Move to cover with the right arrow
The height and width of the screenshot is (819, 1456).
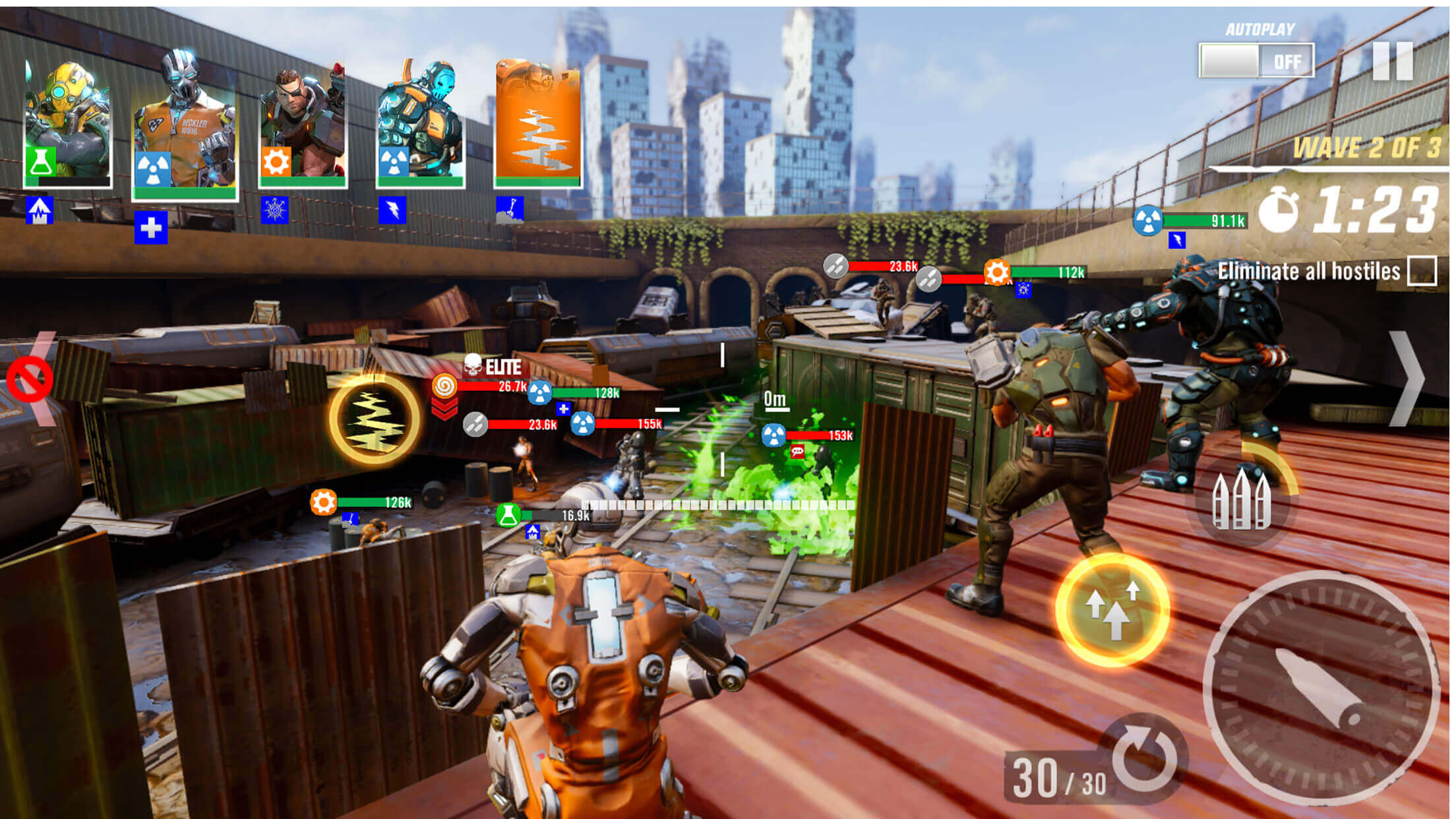click(x=1407, y=379)
